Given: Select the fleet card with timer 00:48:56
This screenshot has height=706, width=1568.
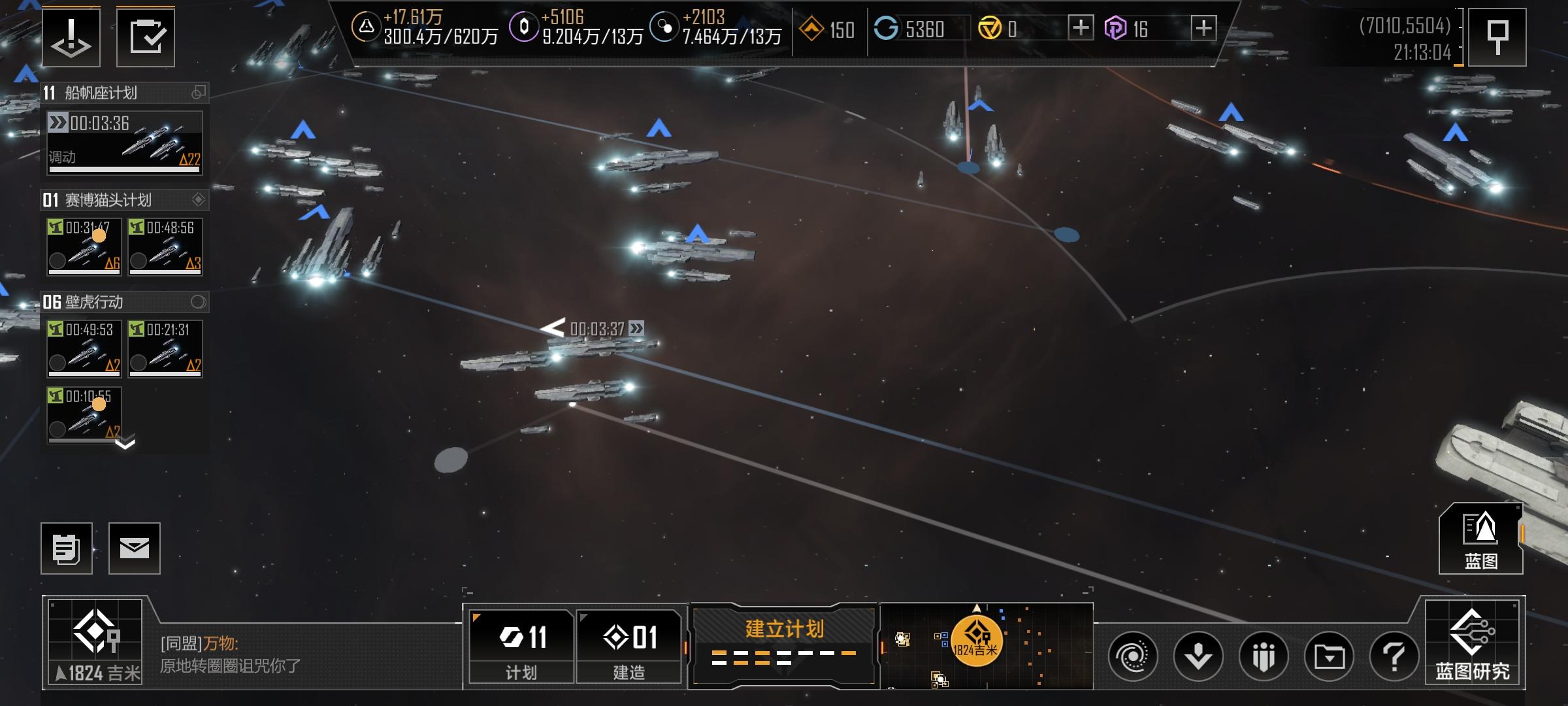Looking at the screenshot, I should [165, 246].
